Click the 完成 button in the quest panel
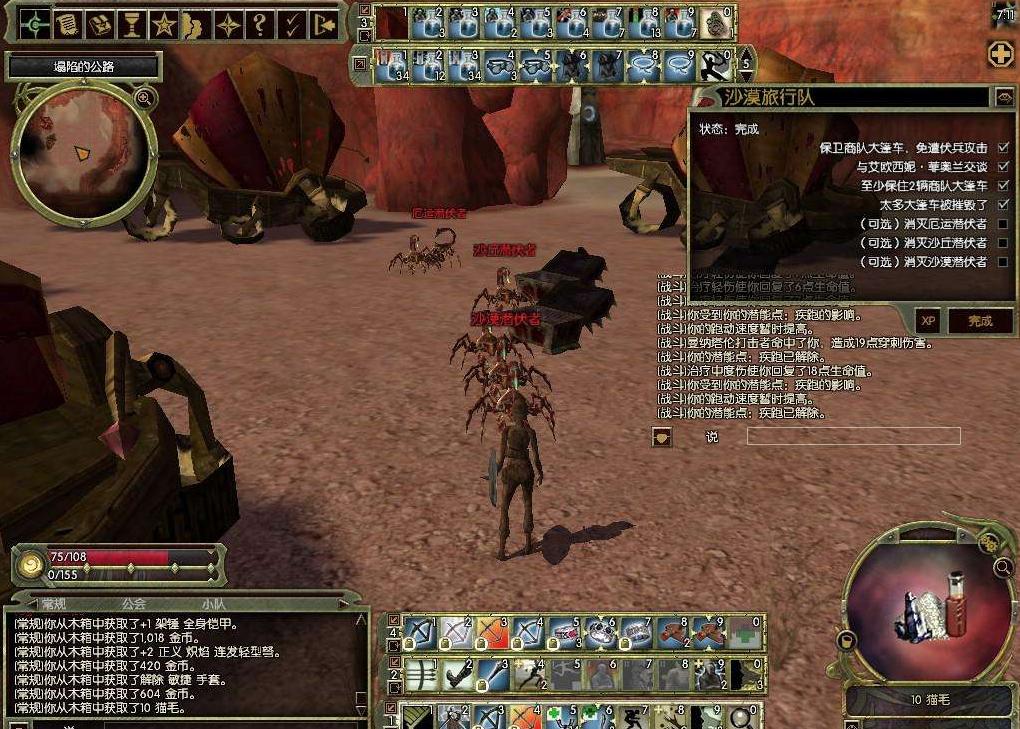This screenshot has height=729, width=1020. point(979,321)
